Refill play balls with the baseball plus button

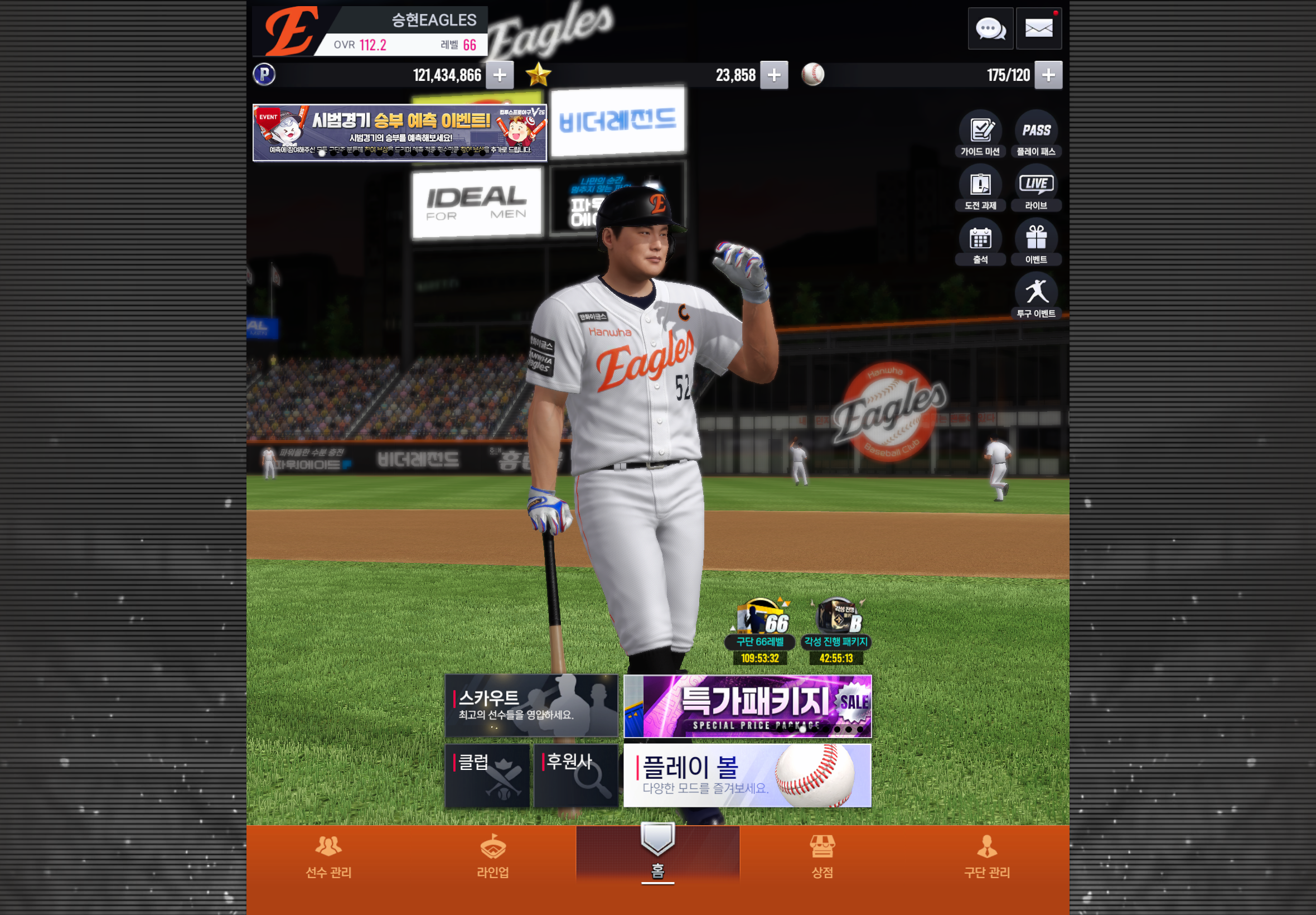pyautogui.click(x=1048, y=75)
